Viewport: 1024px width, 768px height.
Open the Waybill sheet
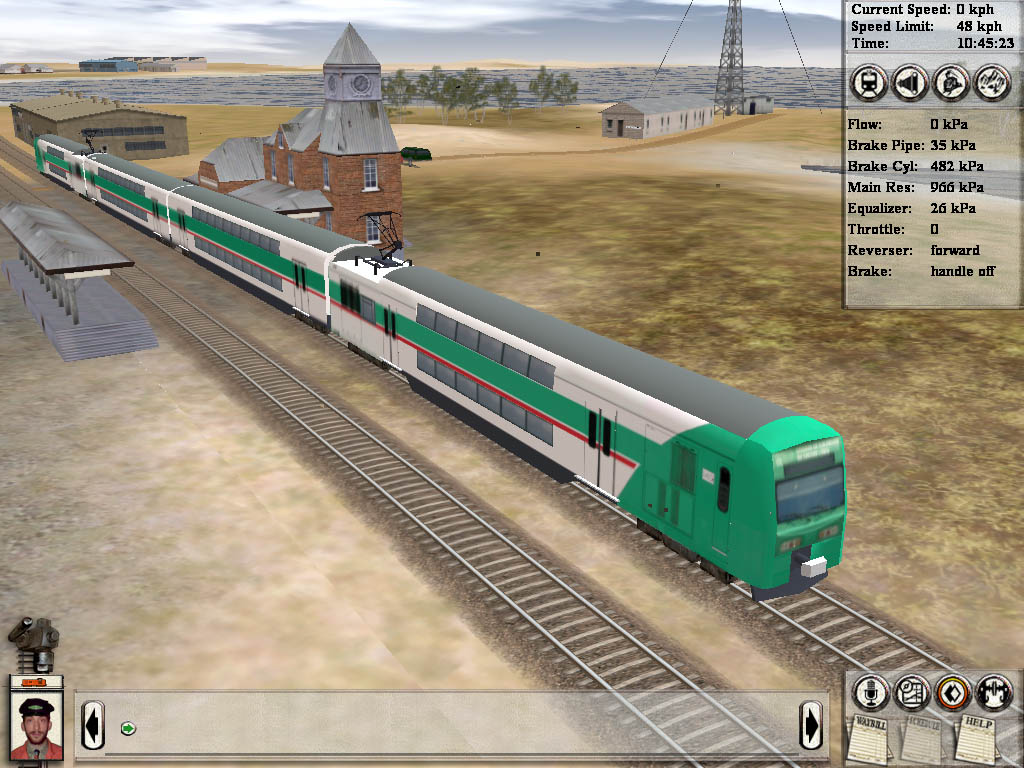870,736
